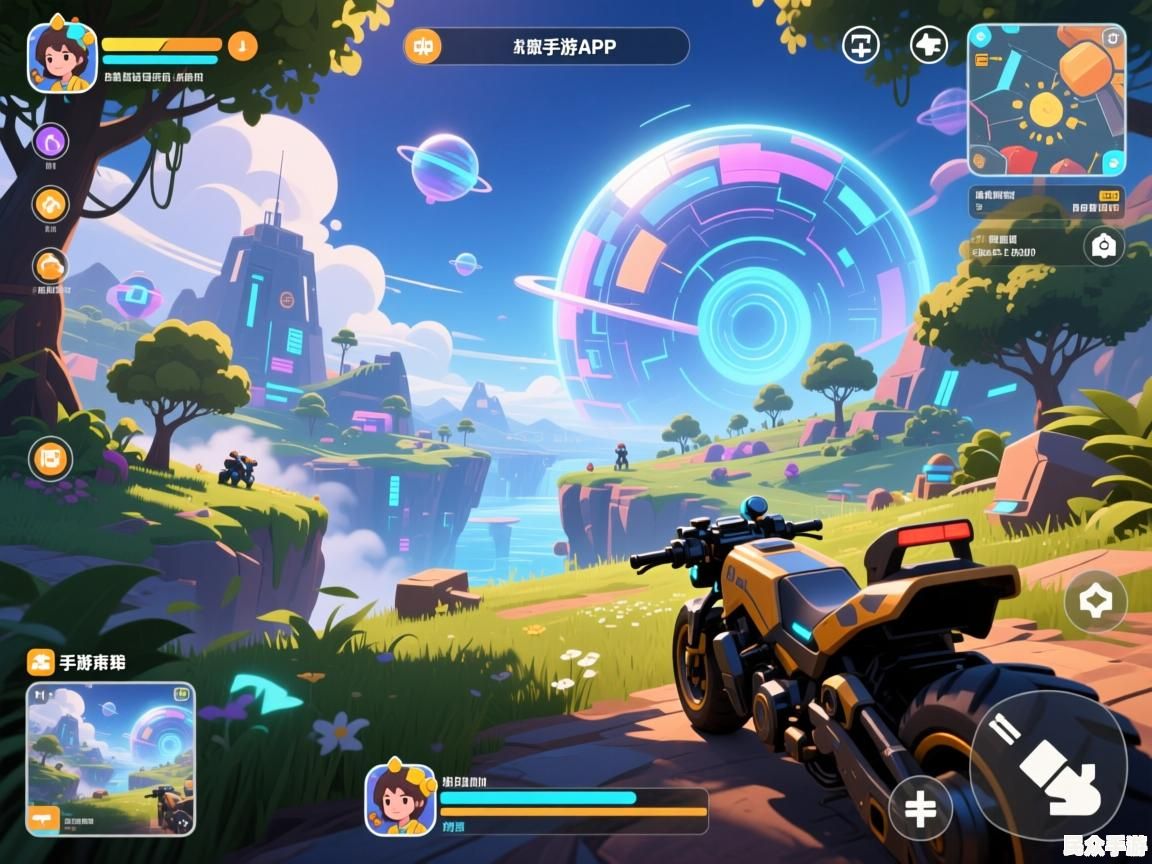This screenshot has height=864, width=1152.
Task: Tap the orange round button beside the health bar
Action: click(243, 45)
